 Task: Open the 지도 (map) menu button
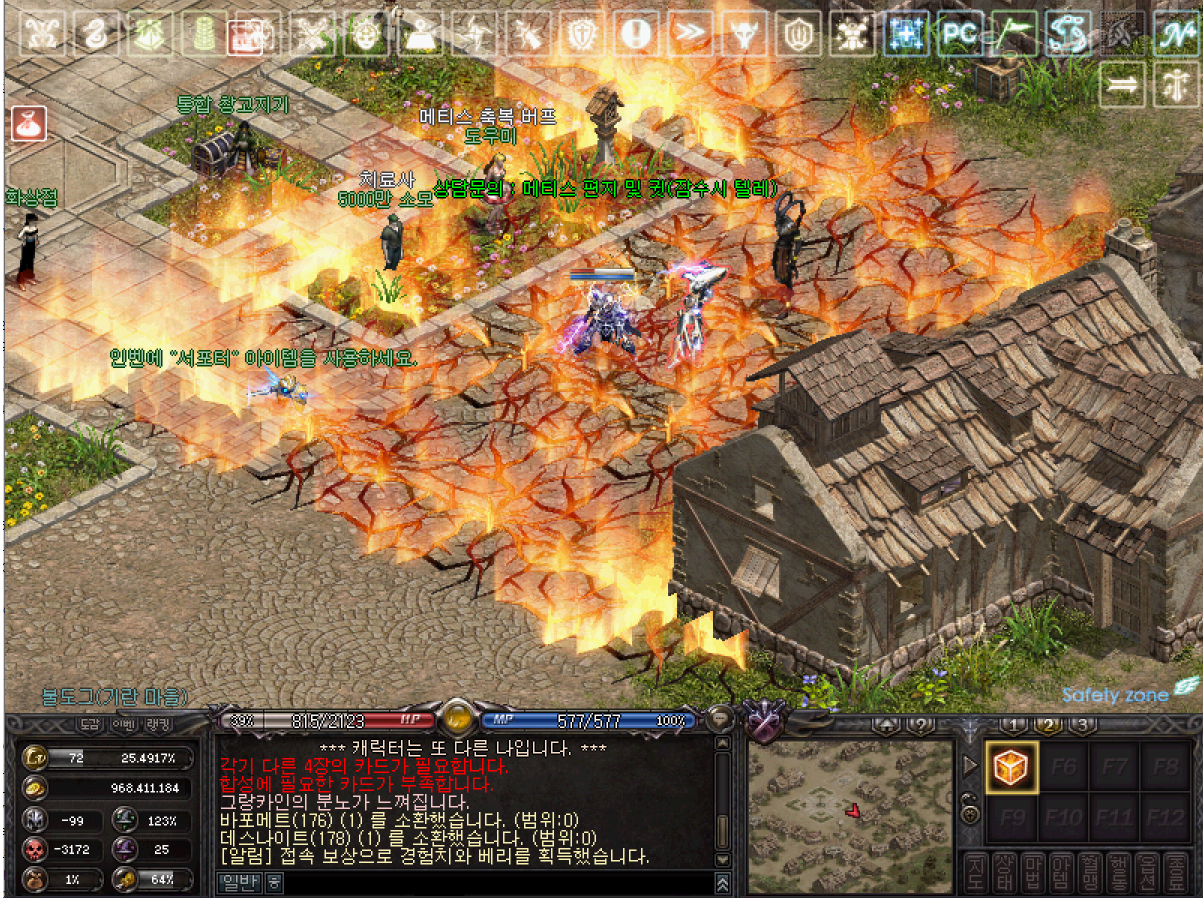[x=975, y=873]
